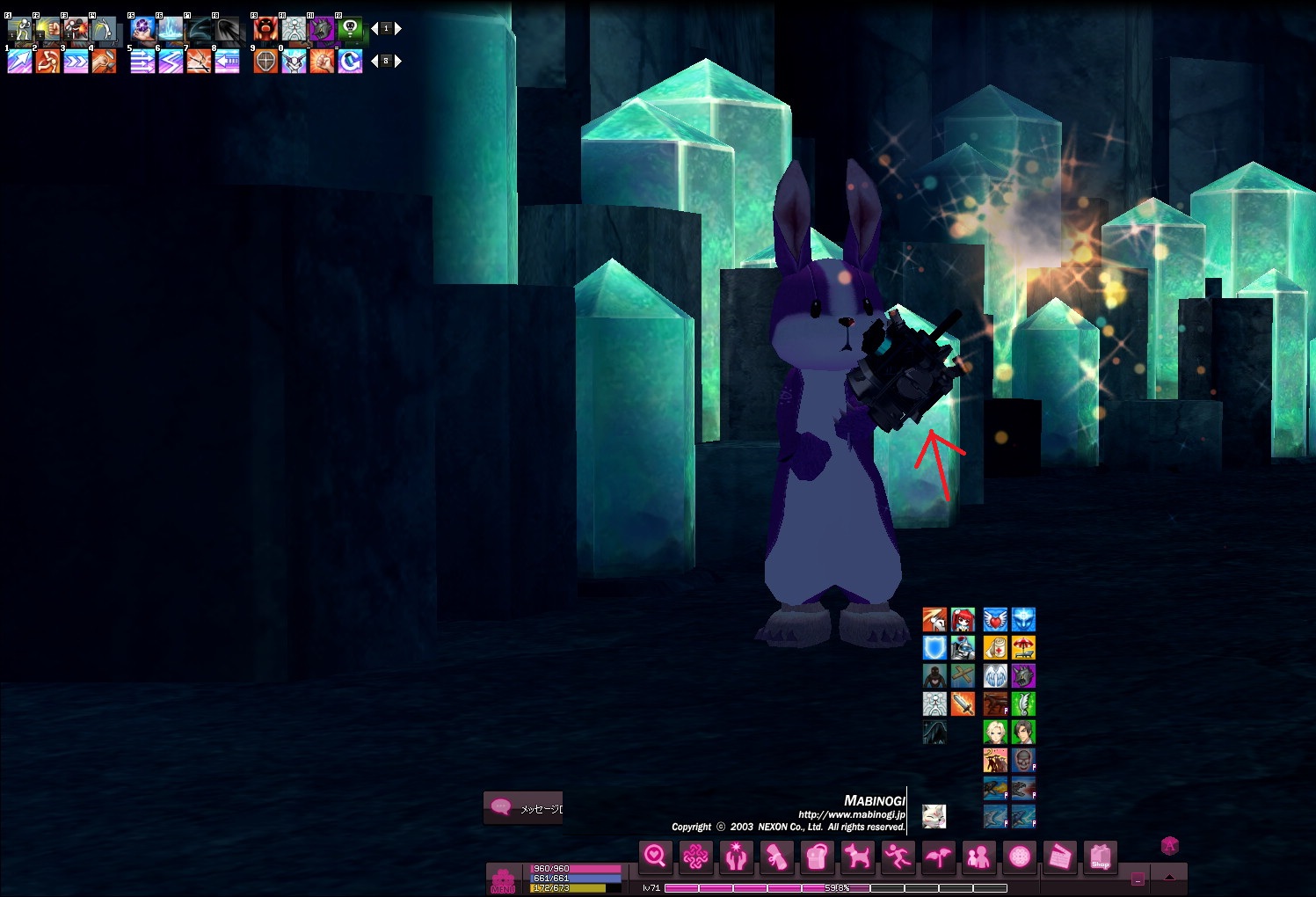1316x897 pixels.
Task: Open the backpack inventory icon
Action: coord(817,856)
